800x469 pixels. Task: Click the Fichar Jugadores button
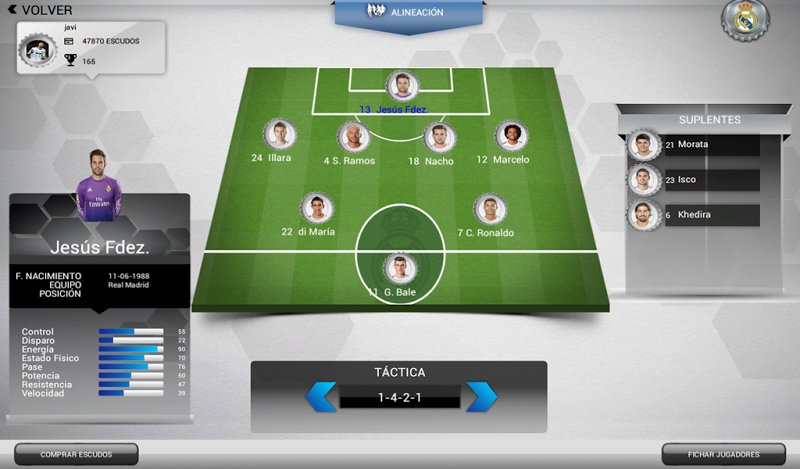pos(723,455)
